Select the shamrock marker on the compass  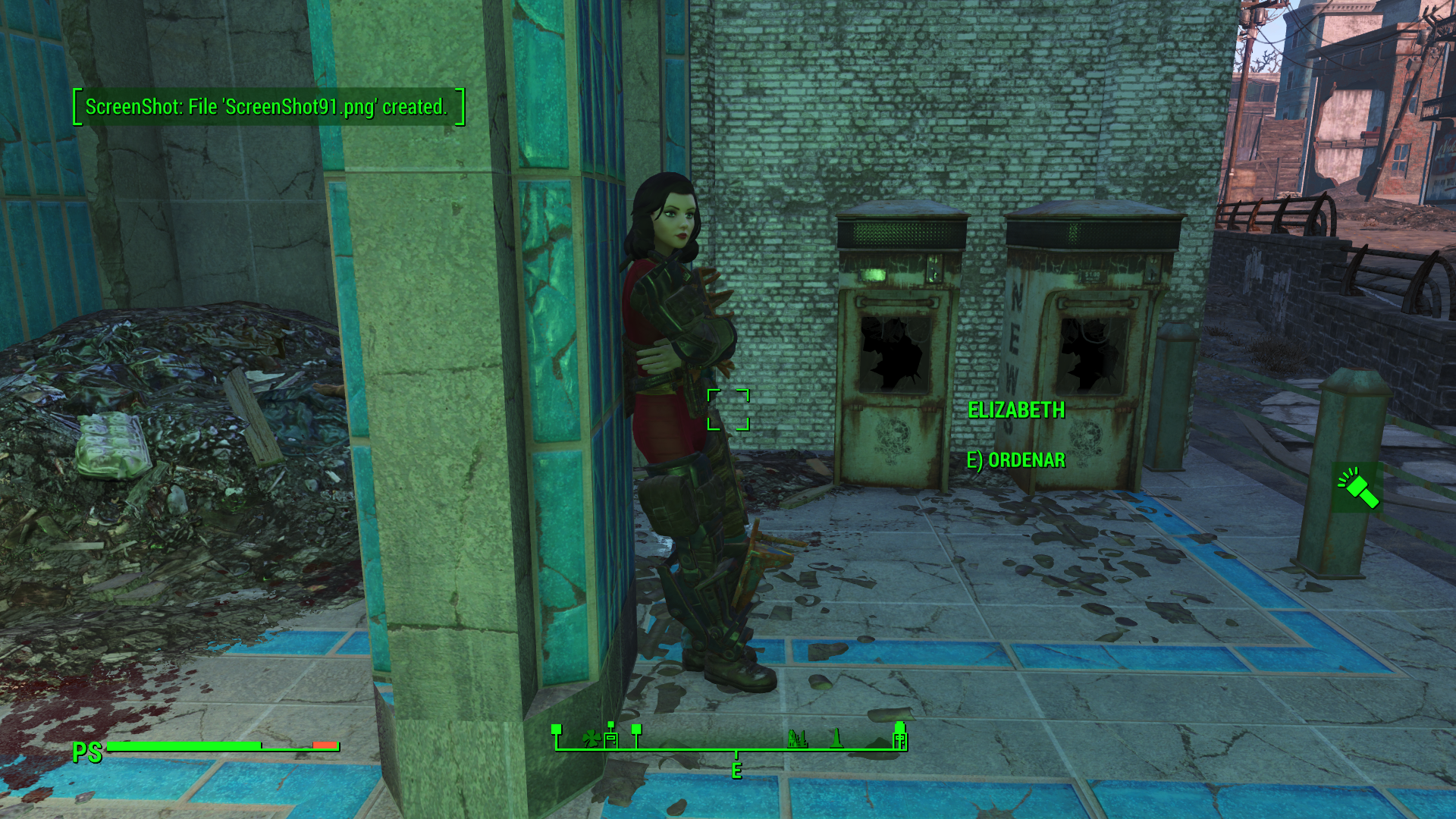point(591,738)
